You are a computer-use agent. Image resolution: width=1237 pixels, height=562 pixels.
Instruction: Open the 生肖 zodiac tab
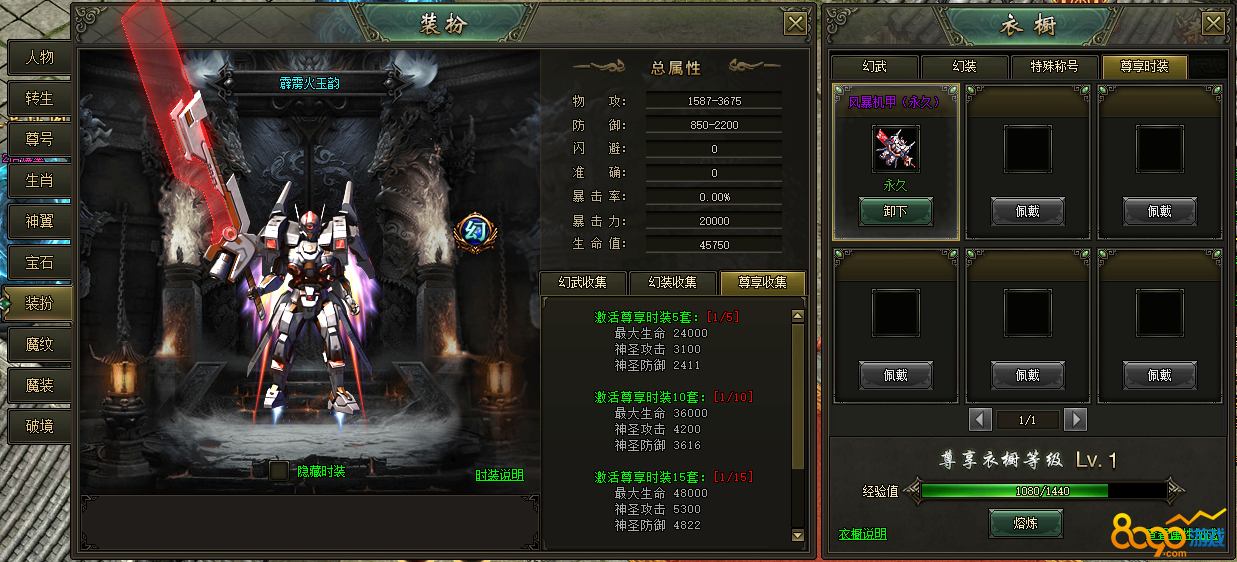coord(39,180)
